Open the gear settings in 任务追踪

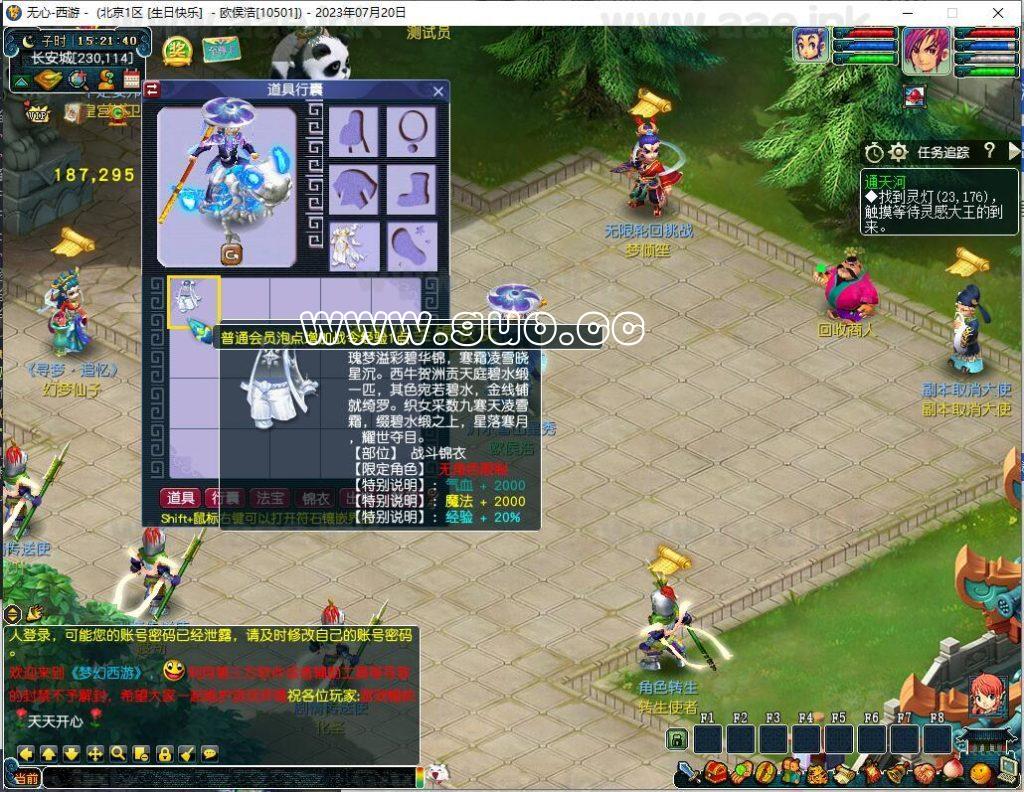click(898, 152)
